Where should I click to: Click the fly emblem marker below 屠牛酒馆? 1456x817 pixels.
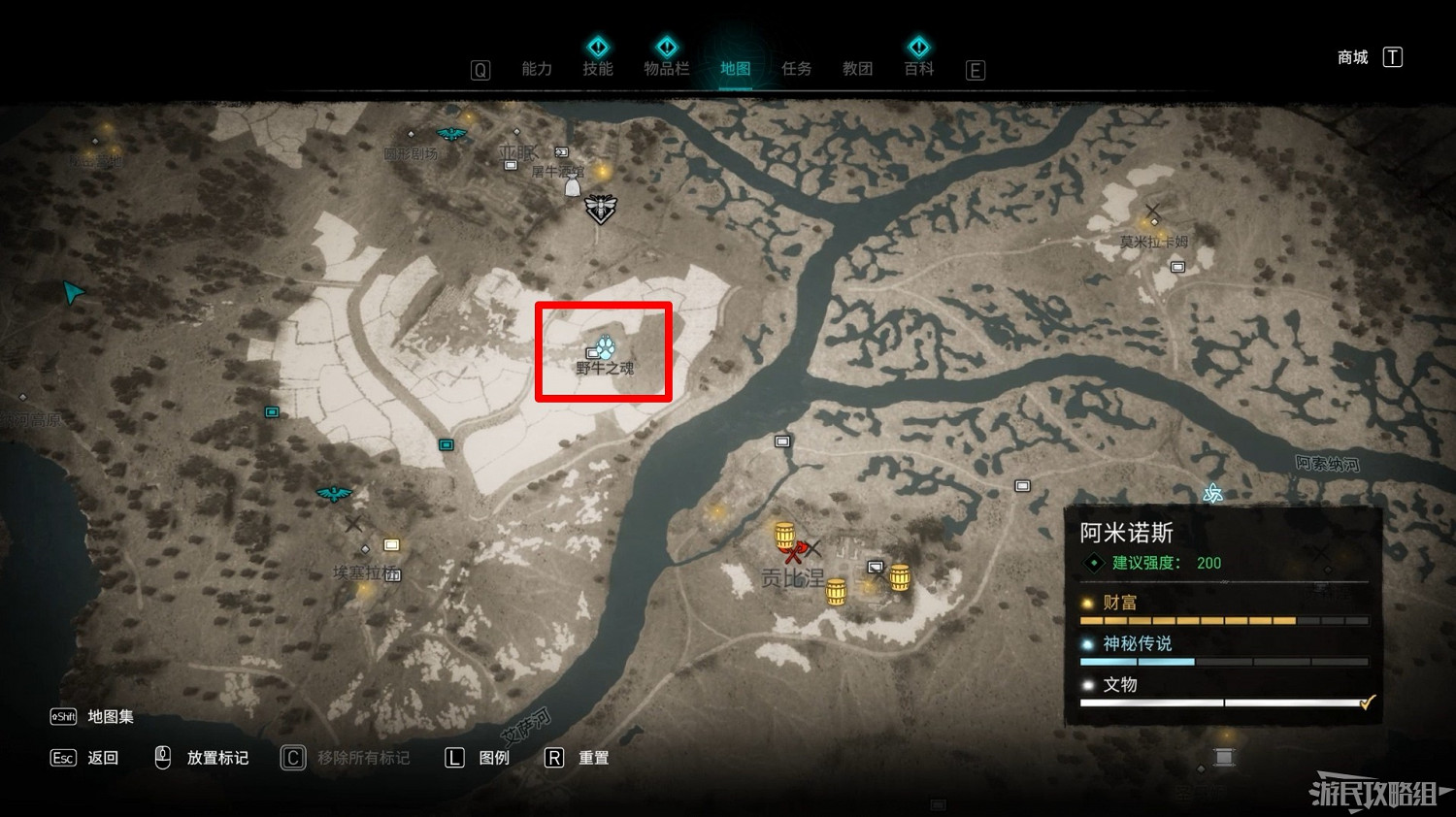click(601, 208)
